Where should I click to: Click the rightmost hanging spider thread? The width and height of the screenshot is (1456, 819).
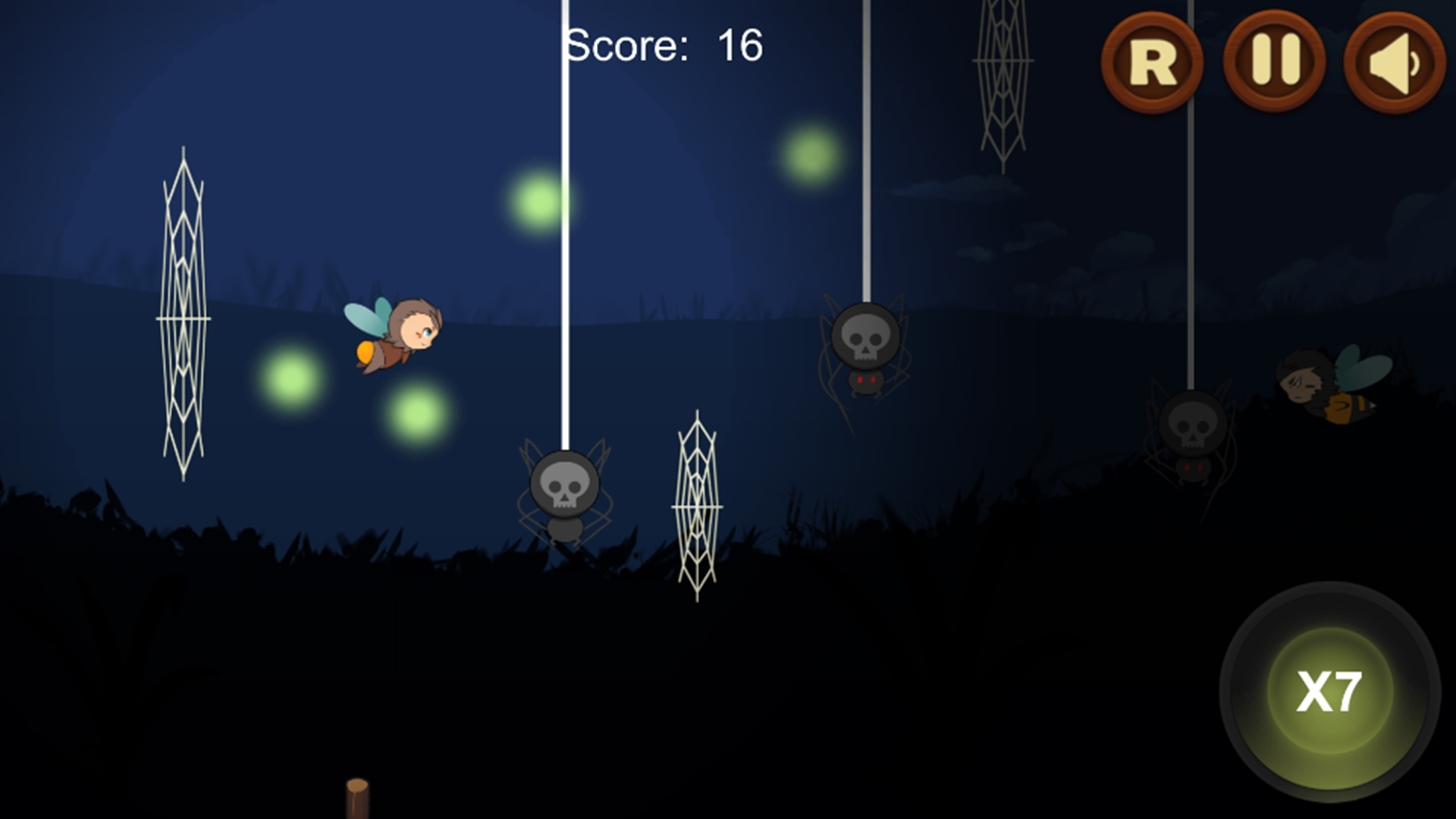tap(1190, 212)
